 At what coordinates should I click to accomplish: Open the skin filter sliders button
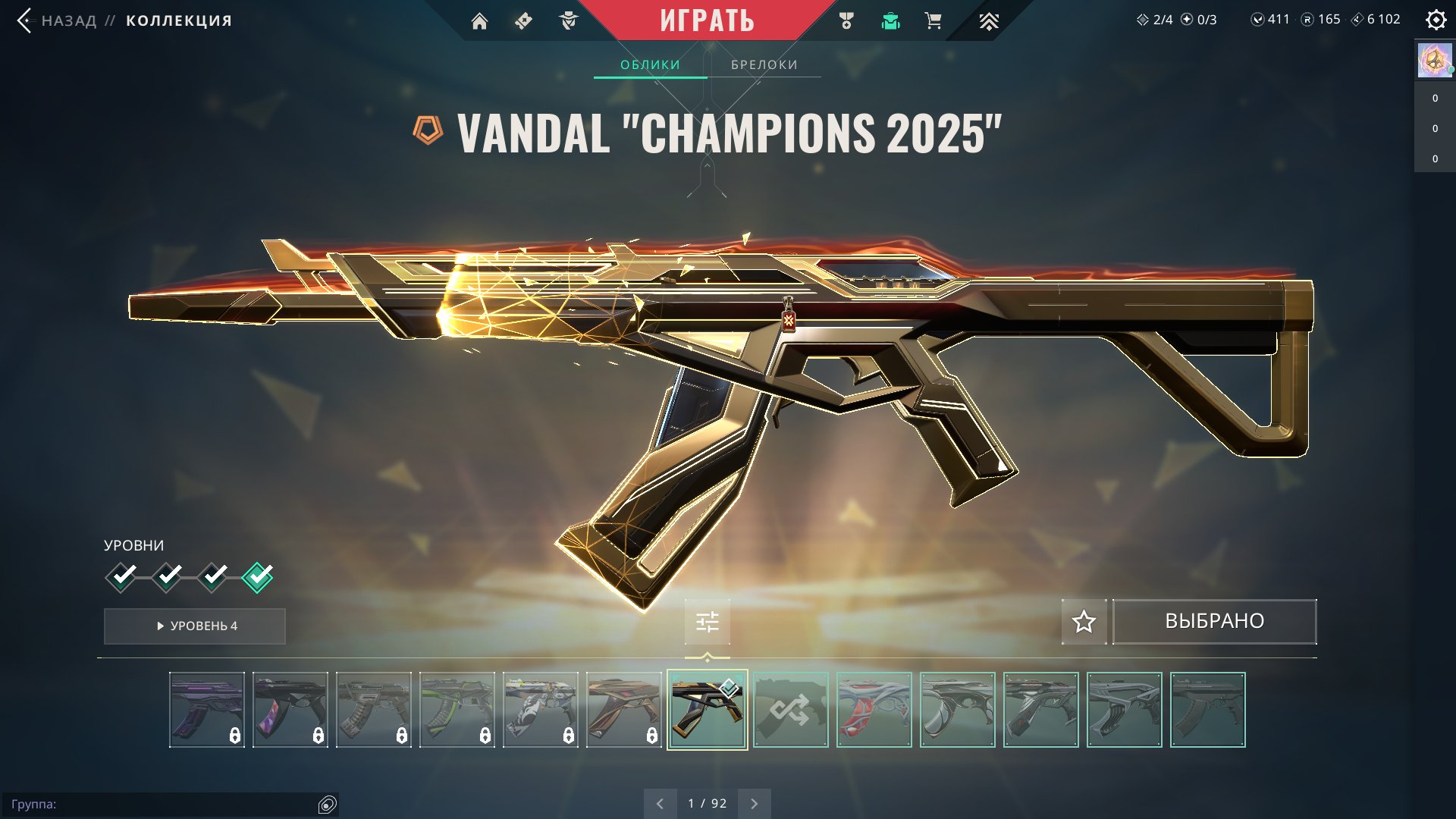pos(707,622)
